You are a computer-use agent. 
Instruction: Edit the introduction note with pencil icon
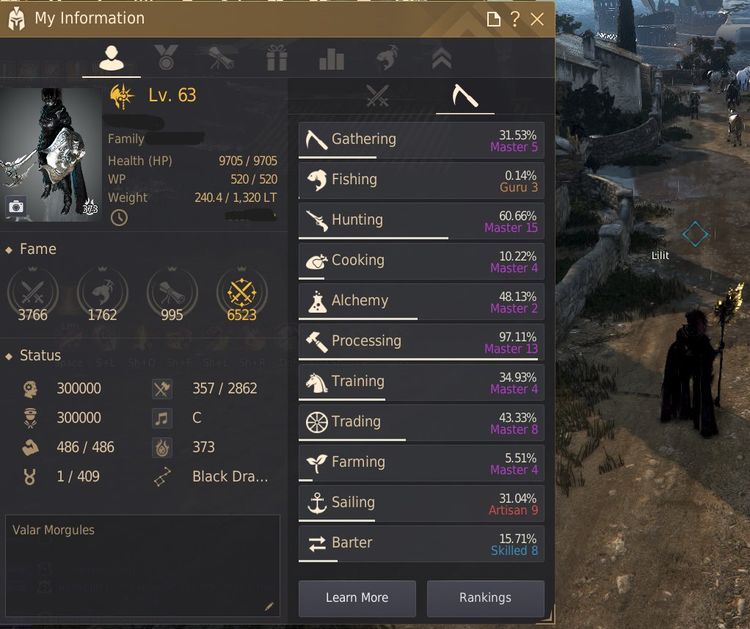pyautogui.click(x=268, y=606)
